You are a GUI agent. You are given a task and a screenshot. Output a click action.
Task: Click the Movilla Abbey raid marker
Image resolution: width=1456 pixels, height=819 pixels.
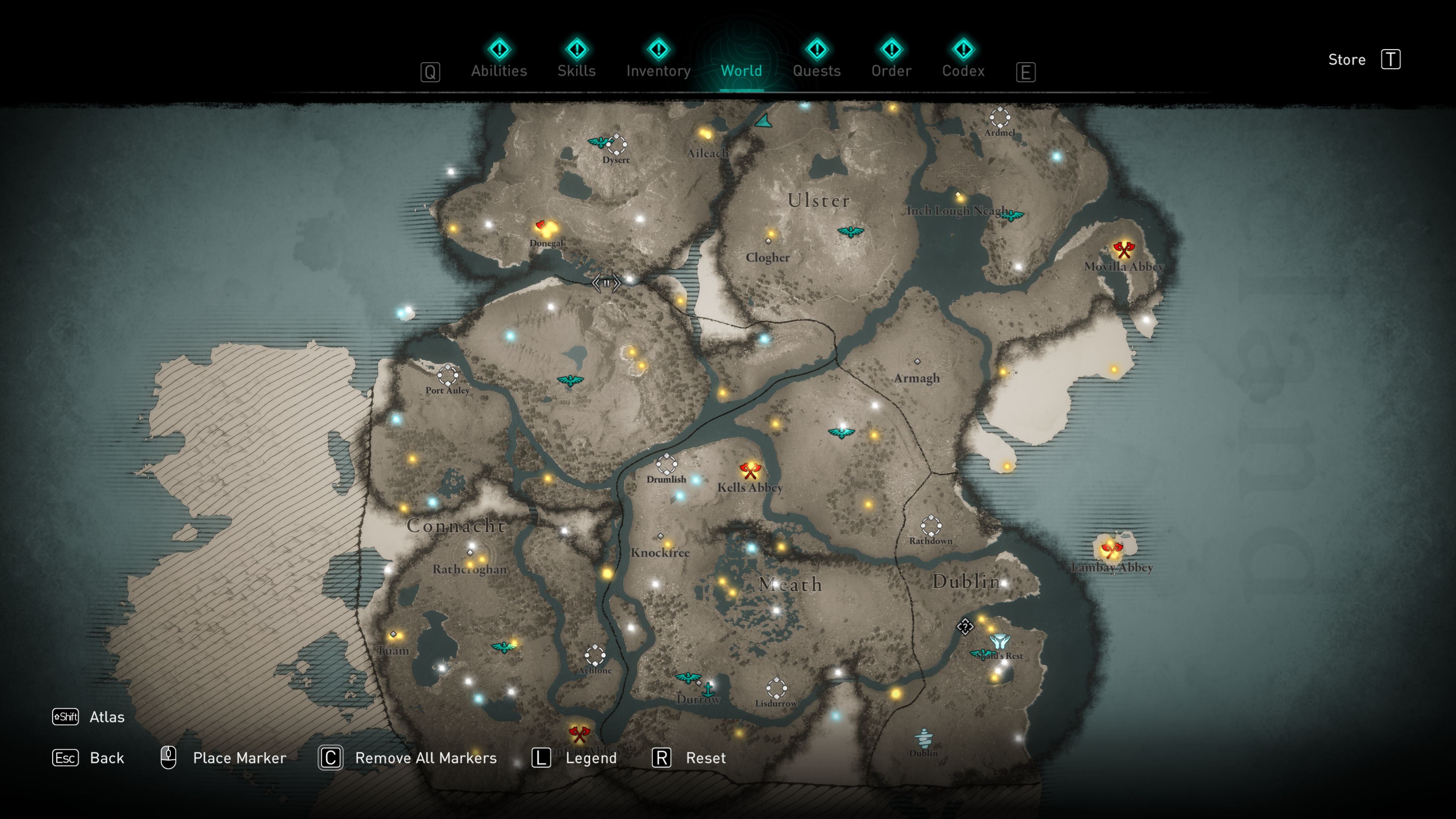coord(1123,249)
